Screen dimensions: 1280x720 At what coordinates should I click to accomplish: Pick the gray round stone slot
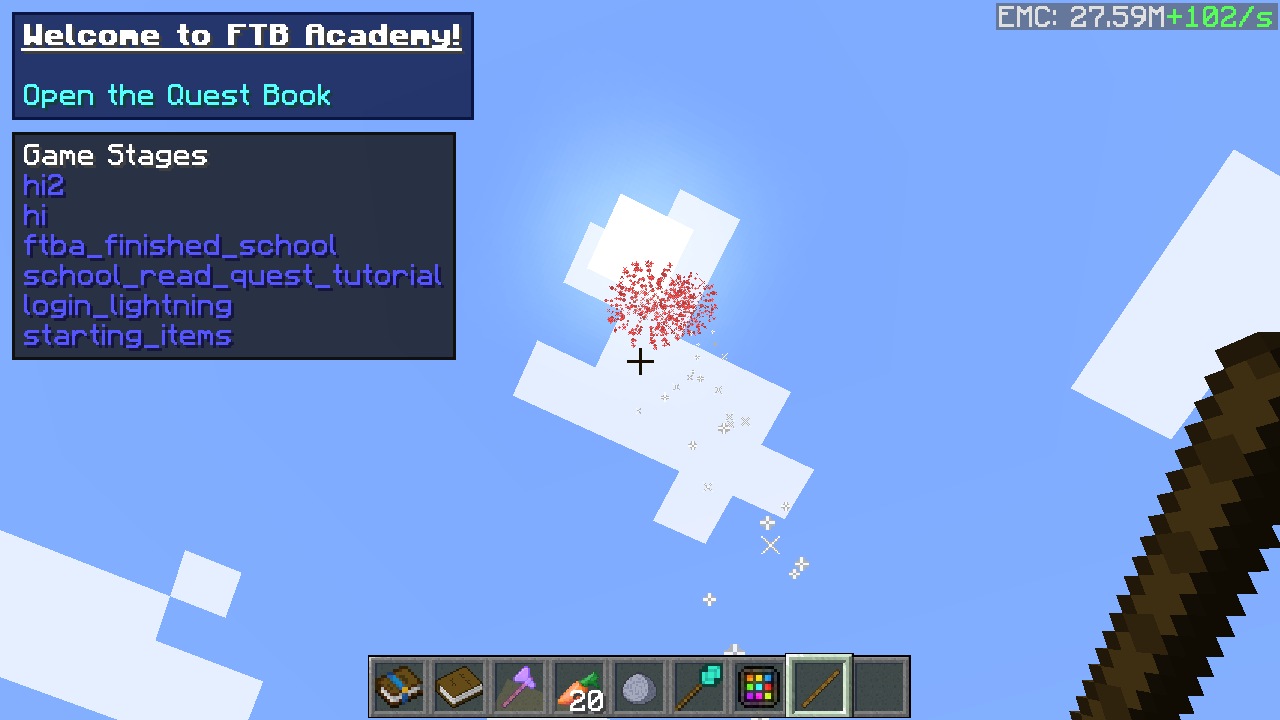click(639, 687)
